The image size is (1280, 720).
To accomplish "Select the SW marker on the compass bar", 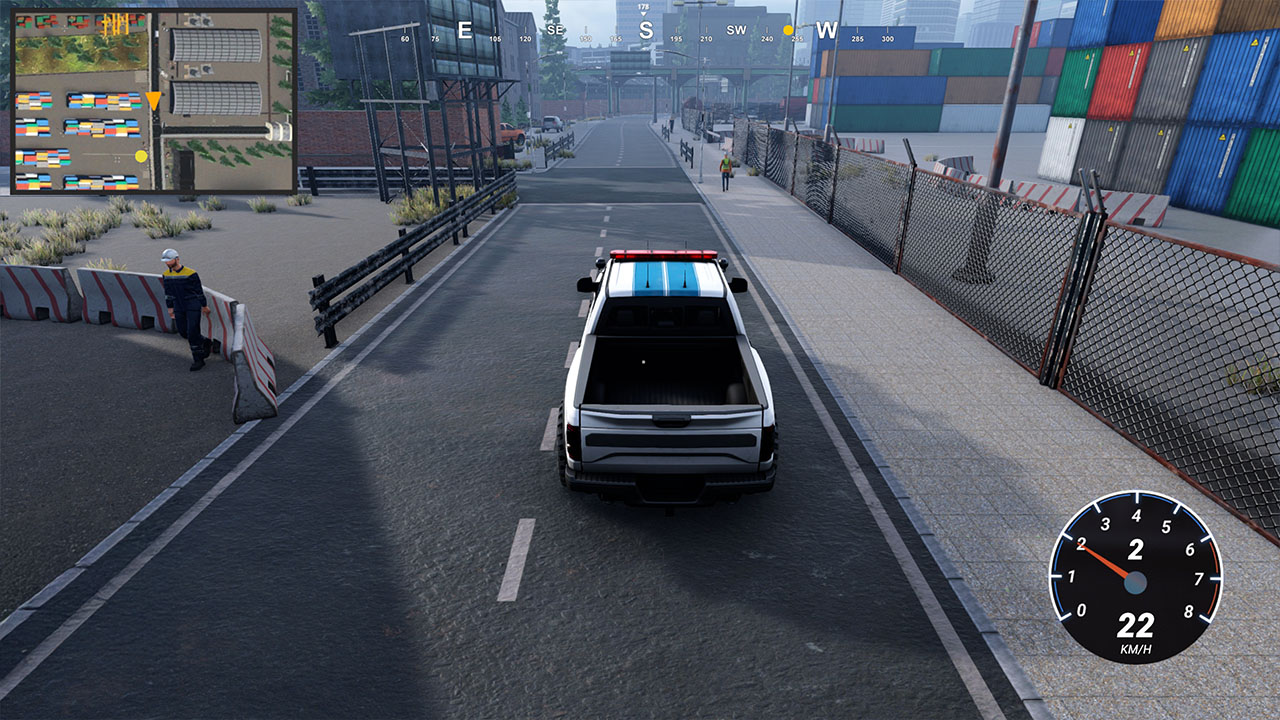I will pyautogui.click(x=737, y=30).
